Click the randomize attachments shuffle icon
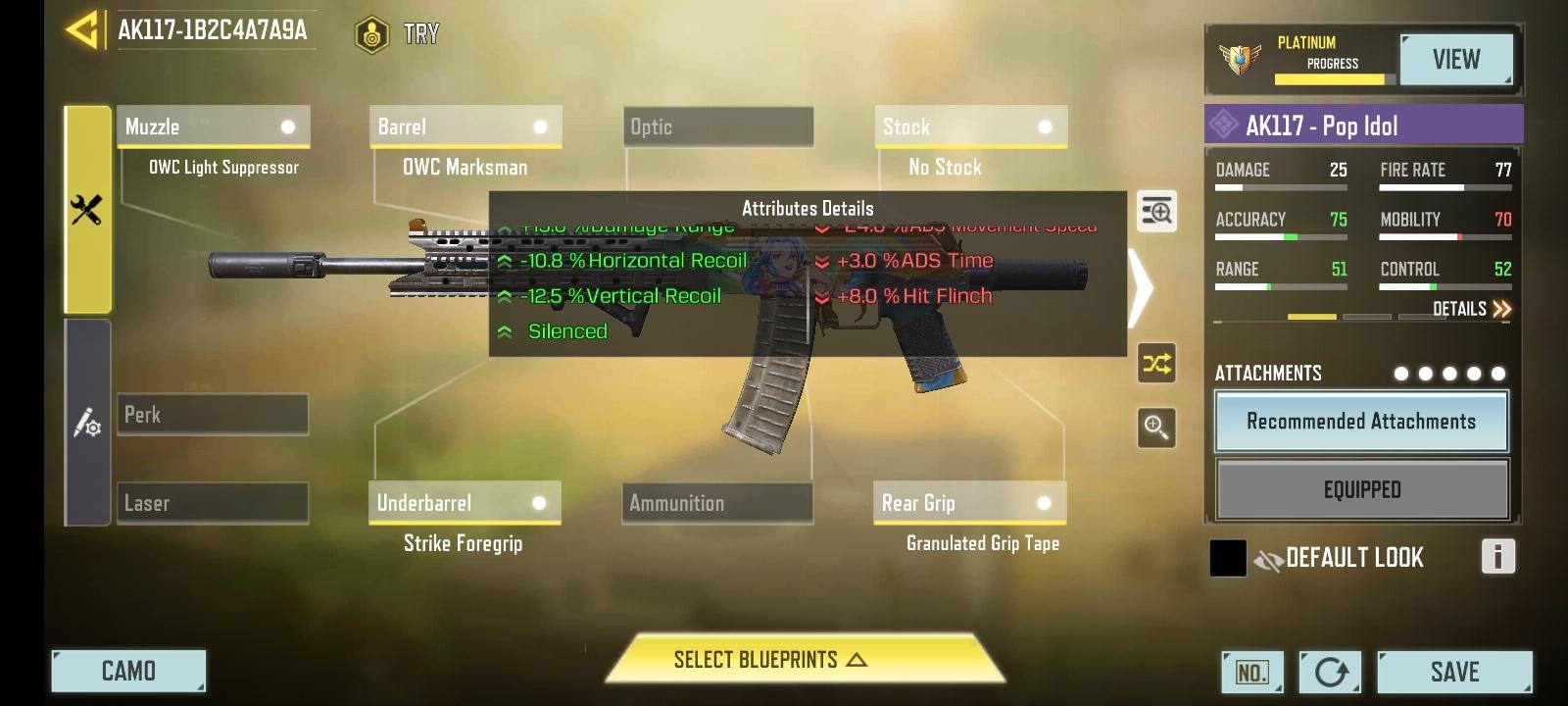This screenshot has height=706, width=1568. click(x=1156, y=363)
